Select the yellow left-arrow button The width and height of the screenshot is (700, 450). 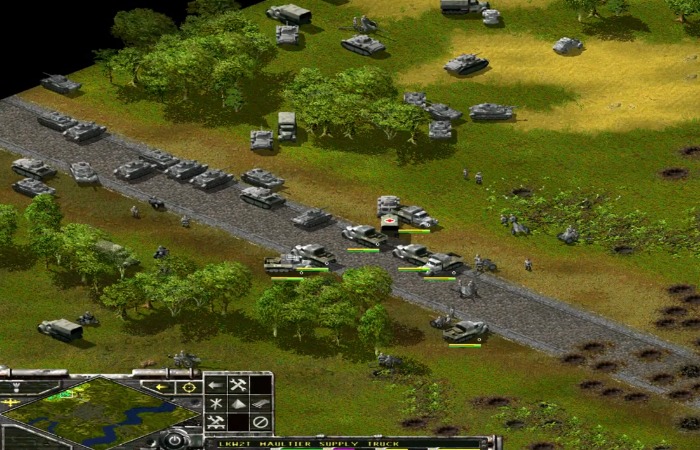160,387
